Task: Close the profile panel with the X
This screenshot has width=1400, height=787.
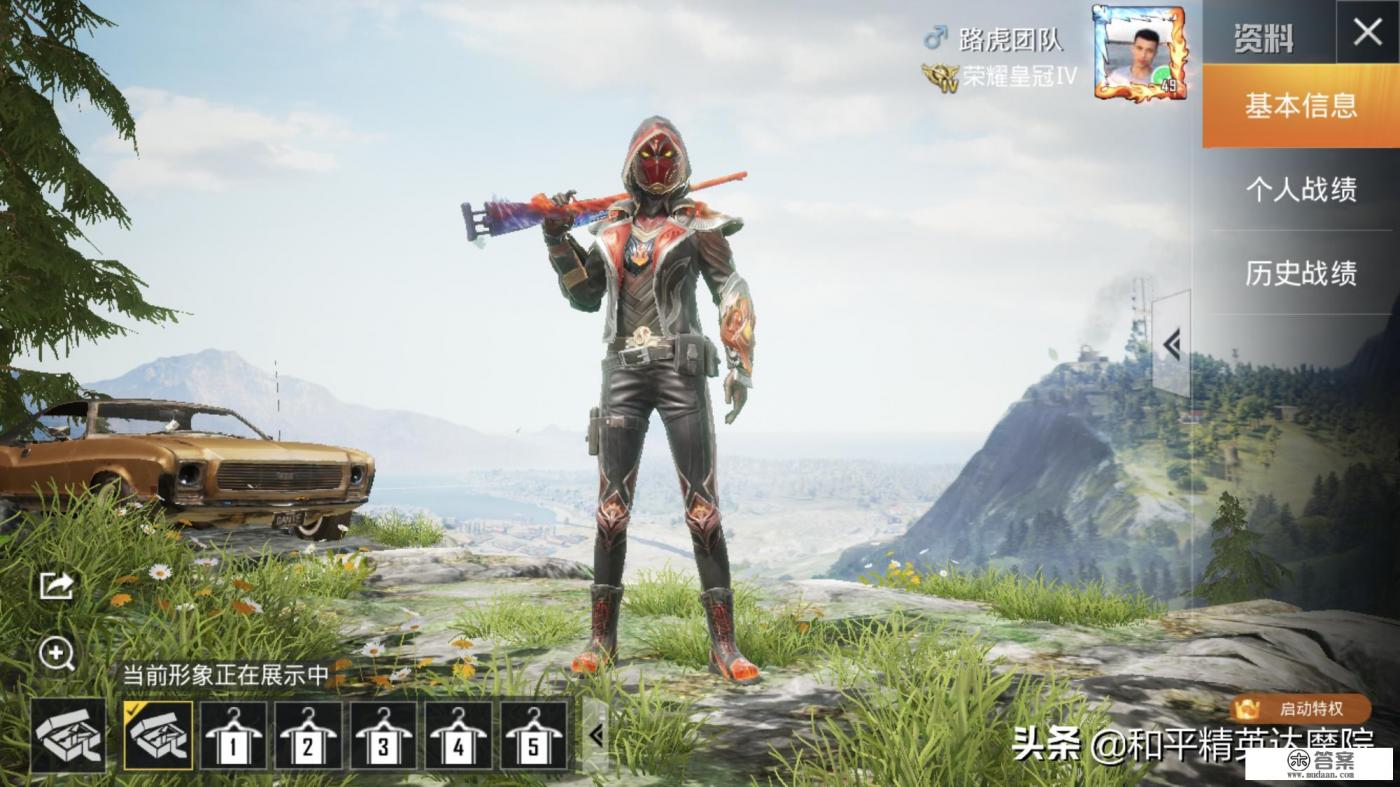Action: pos(1367,33)
